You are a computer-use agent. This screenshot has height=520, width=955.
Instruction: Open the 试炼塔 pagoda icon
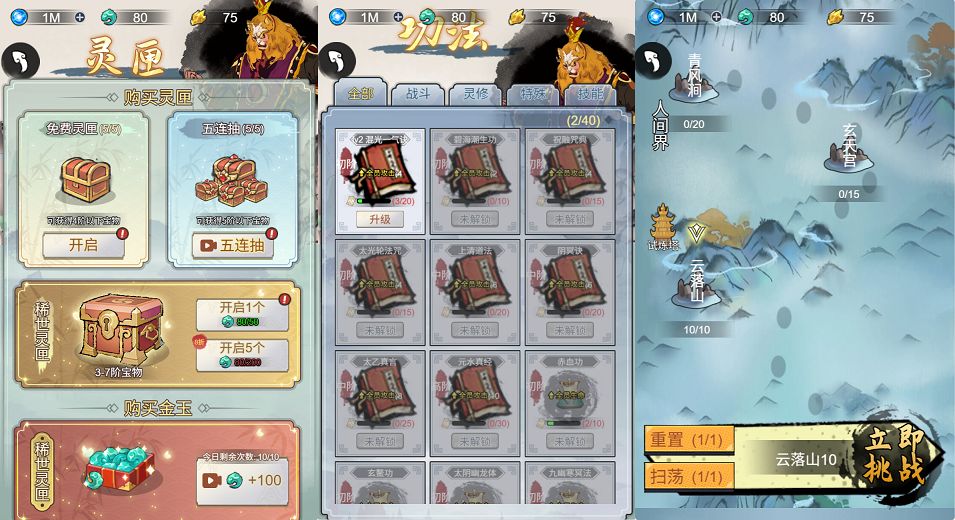[x=663, y=227]
